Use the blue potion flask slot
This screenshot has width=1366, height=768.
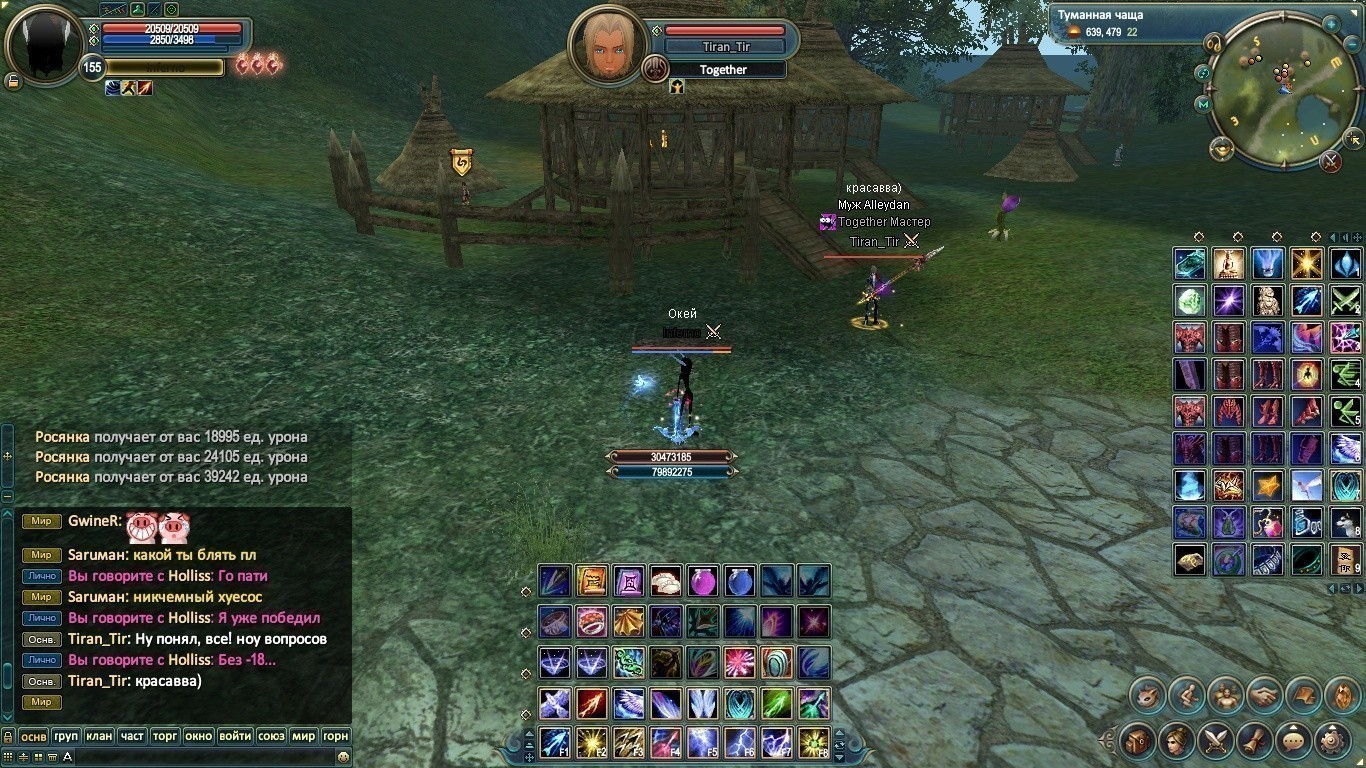click(x=740, y=581)
